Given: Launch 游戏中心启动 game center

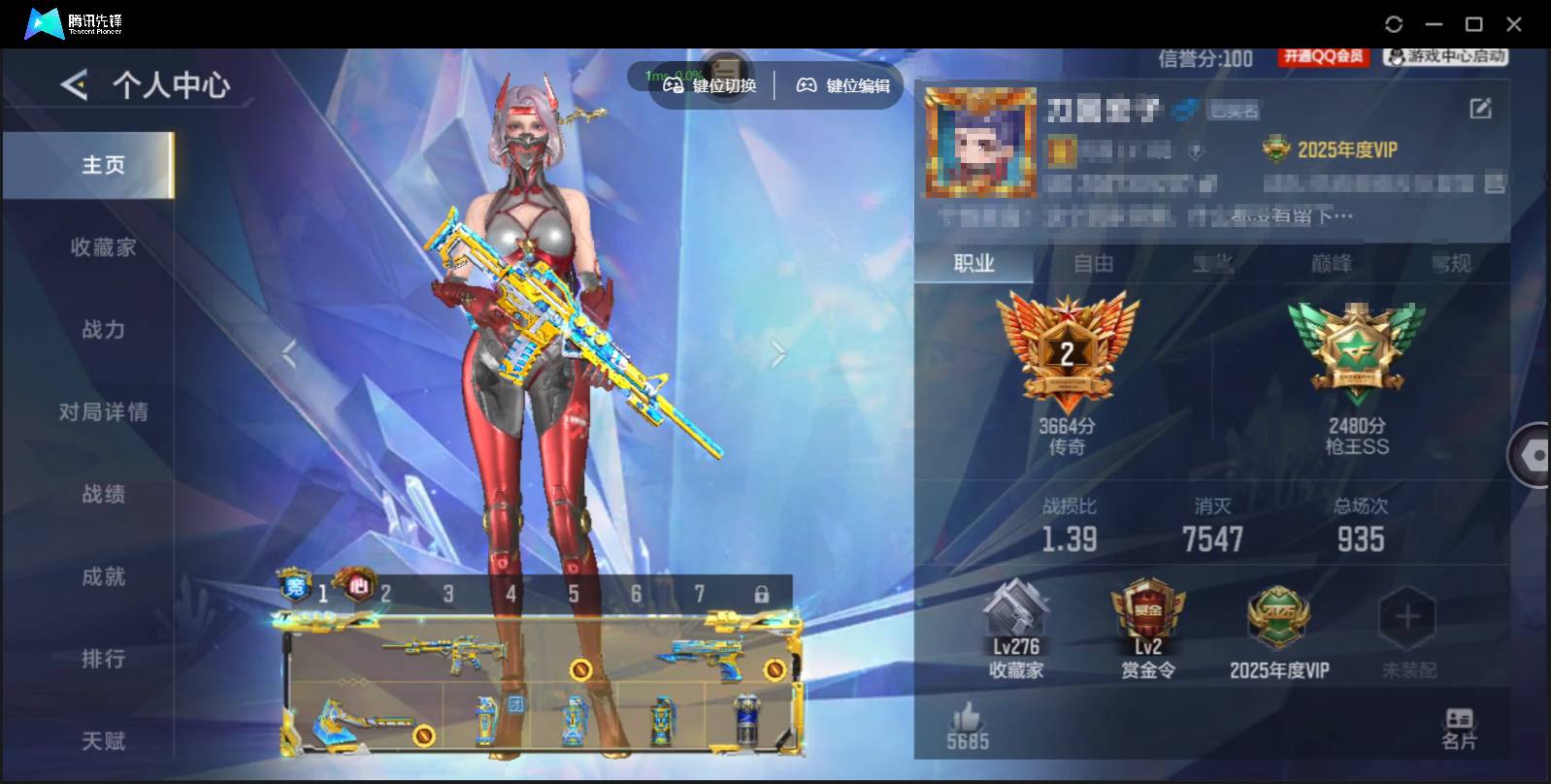Looking at the screenshot, I should [x=1448, y=56].
